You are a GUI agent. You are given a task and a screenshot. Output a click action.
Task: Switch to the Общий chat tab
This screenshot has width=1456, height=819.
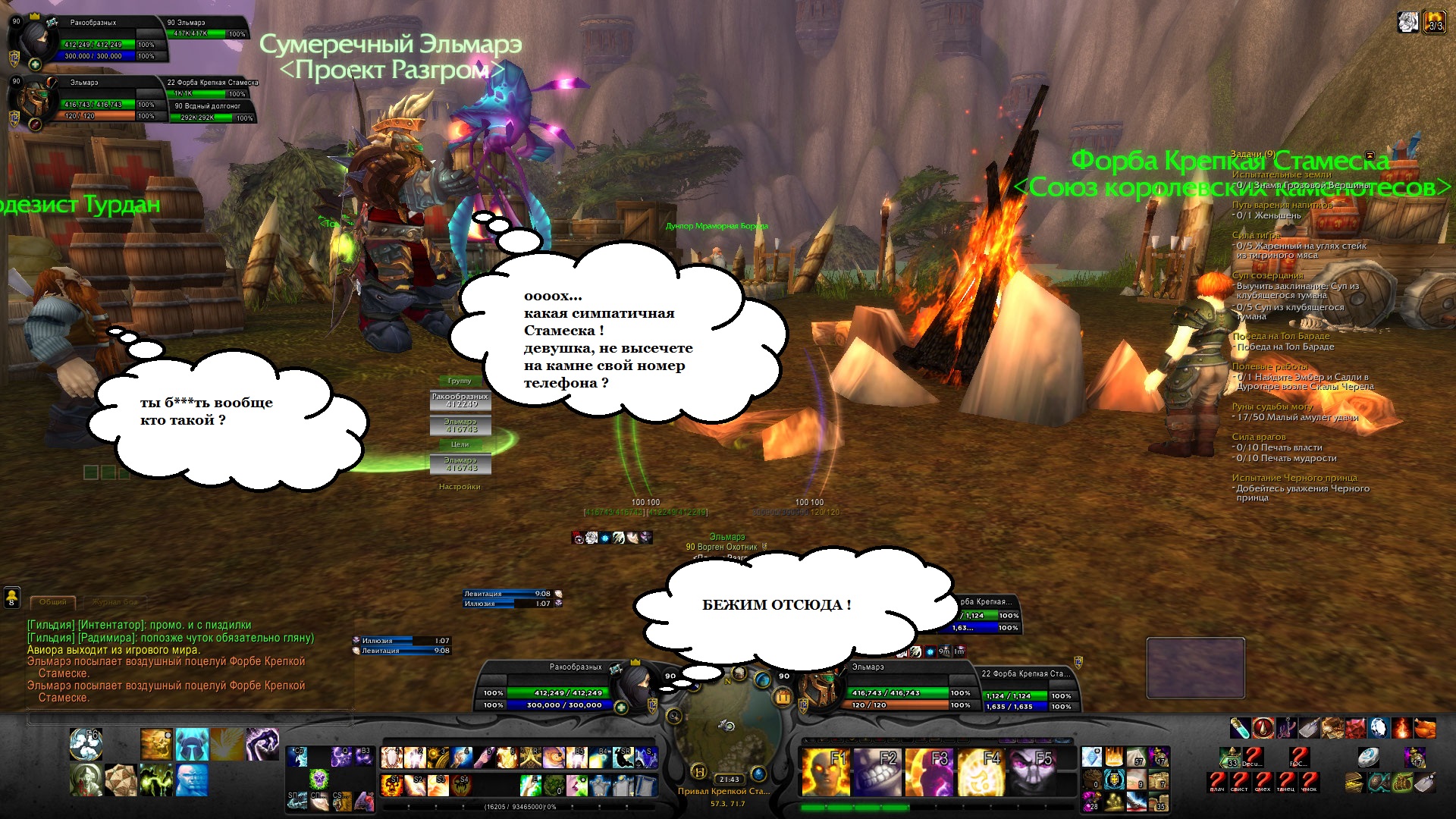tap(52, 602)
